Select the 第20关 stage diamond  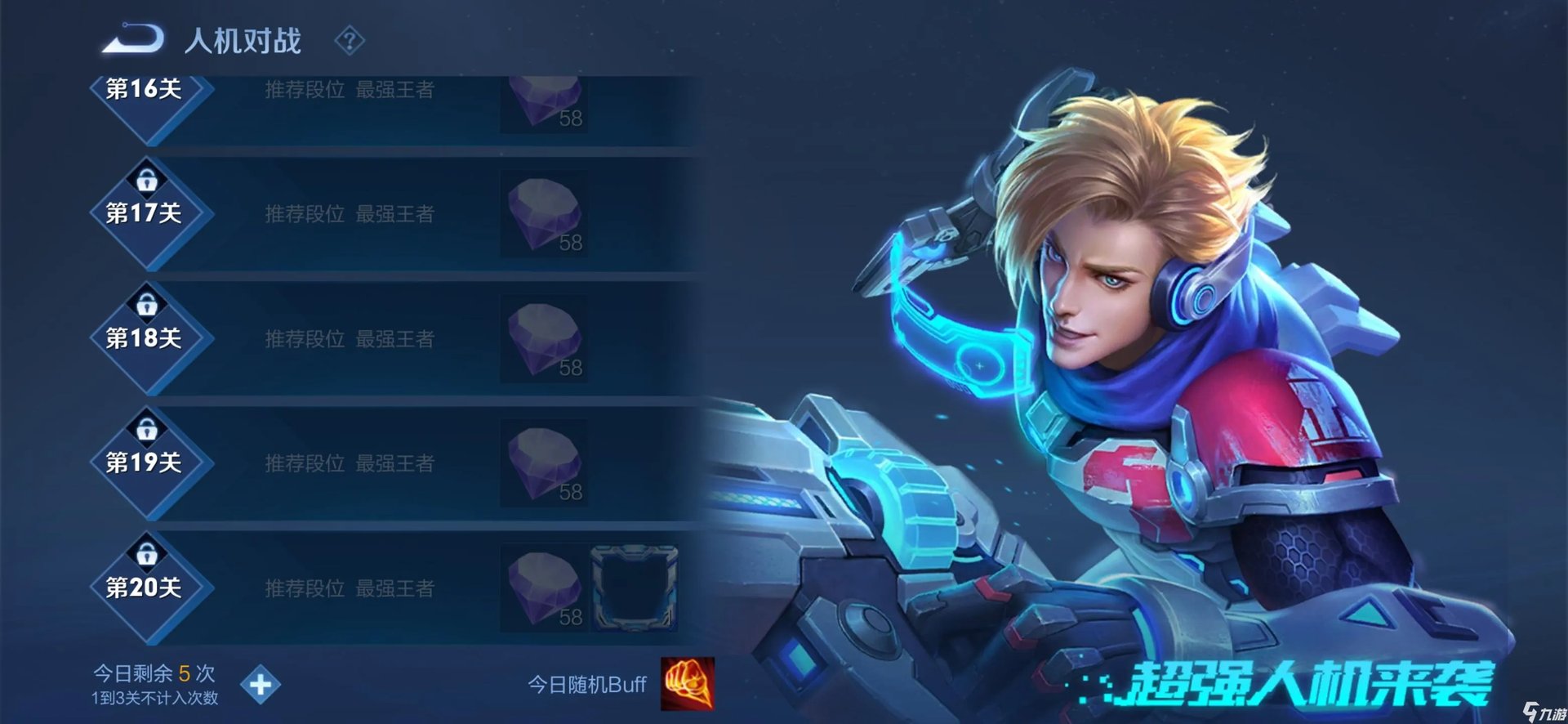pyautogui.click(x=149, y=586)
